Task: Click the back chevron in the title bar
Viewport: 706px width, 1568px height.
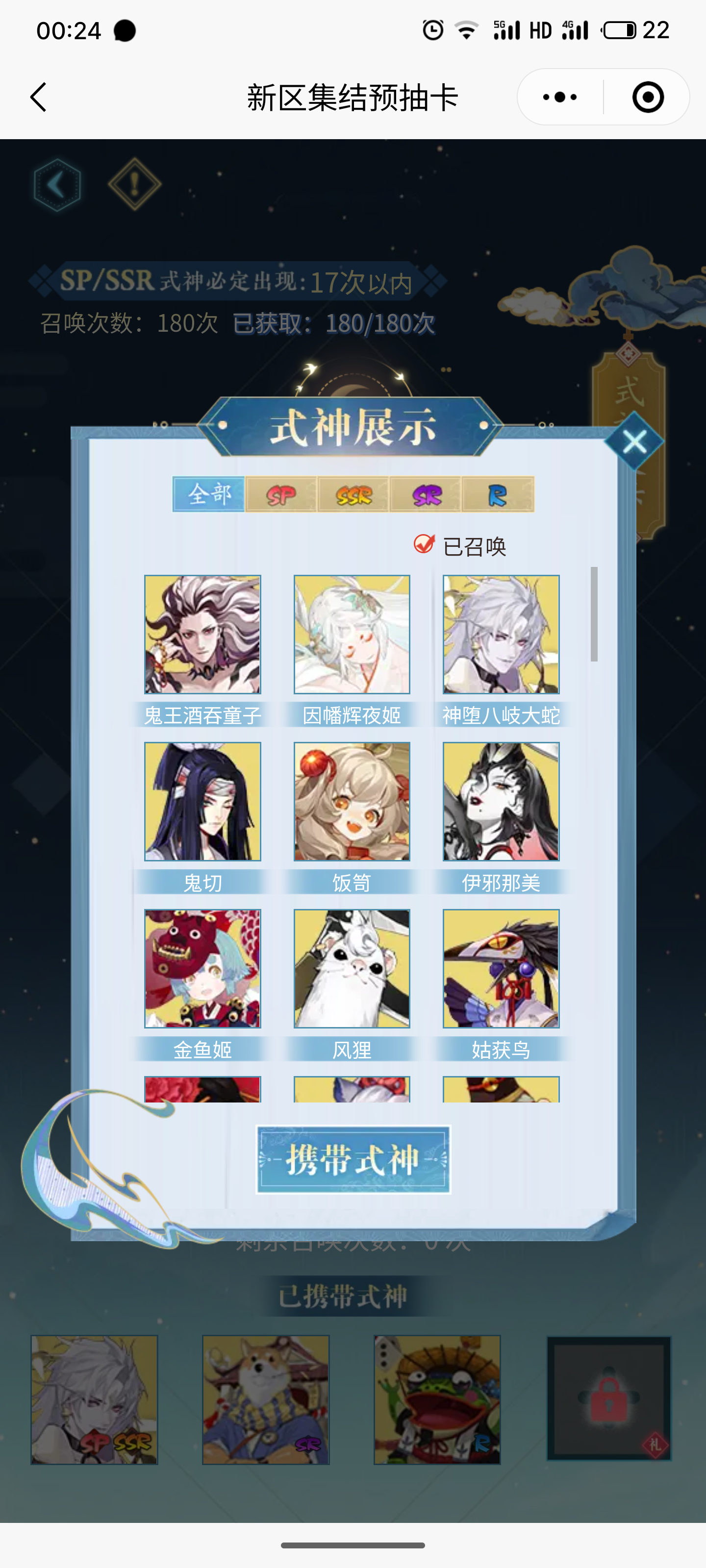Action: click(x=38, y=96)
